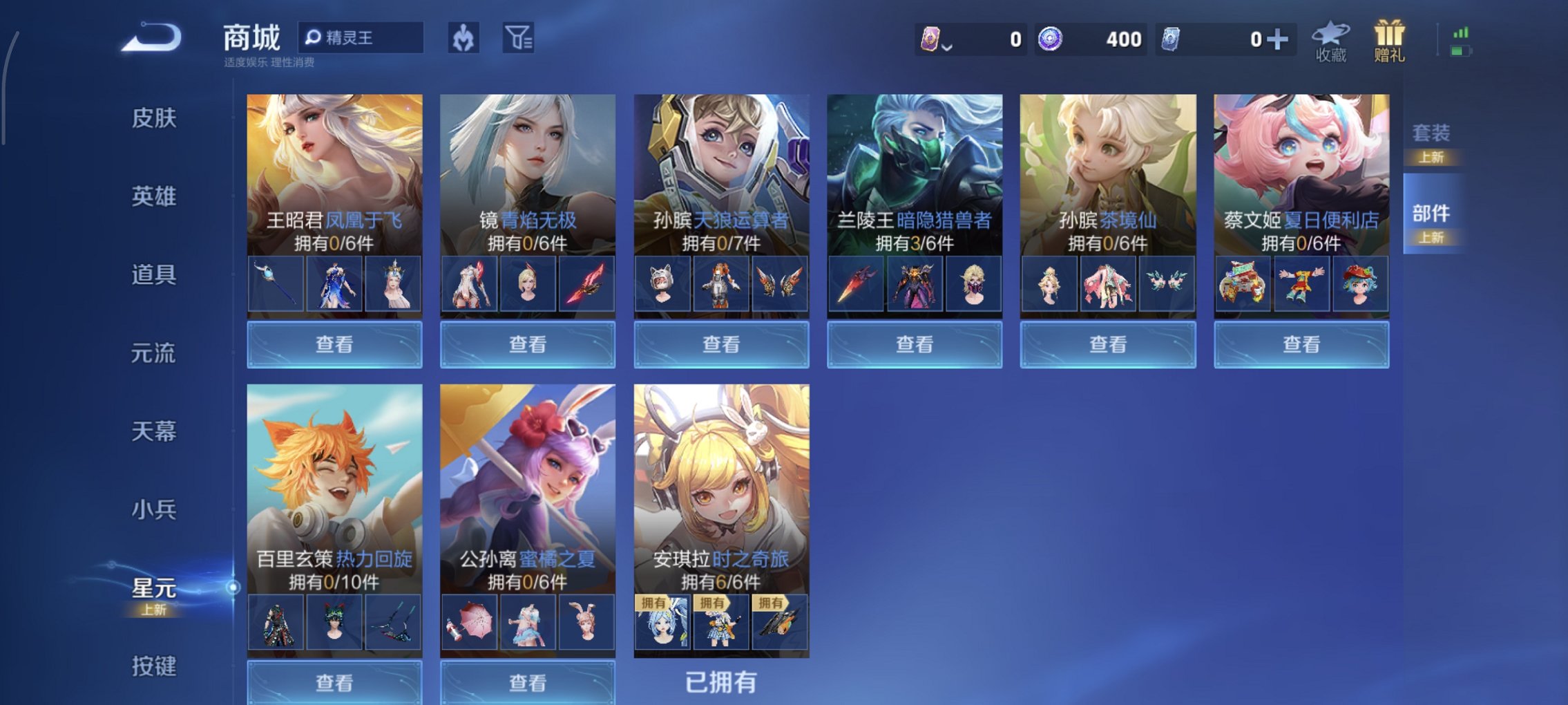
Task: Open 兰陵王 暗隐猎兽者 details via 查看
Action: point(913,344)
